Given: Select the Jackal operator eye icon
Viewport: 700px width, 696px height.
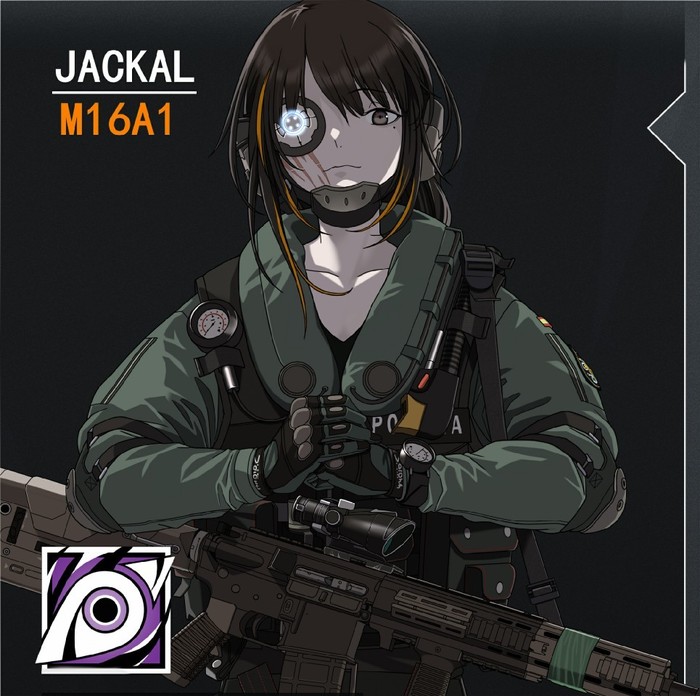Looking at the screenshot, I should point(106,607).
